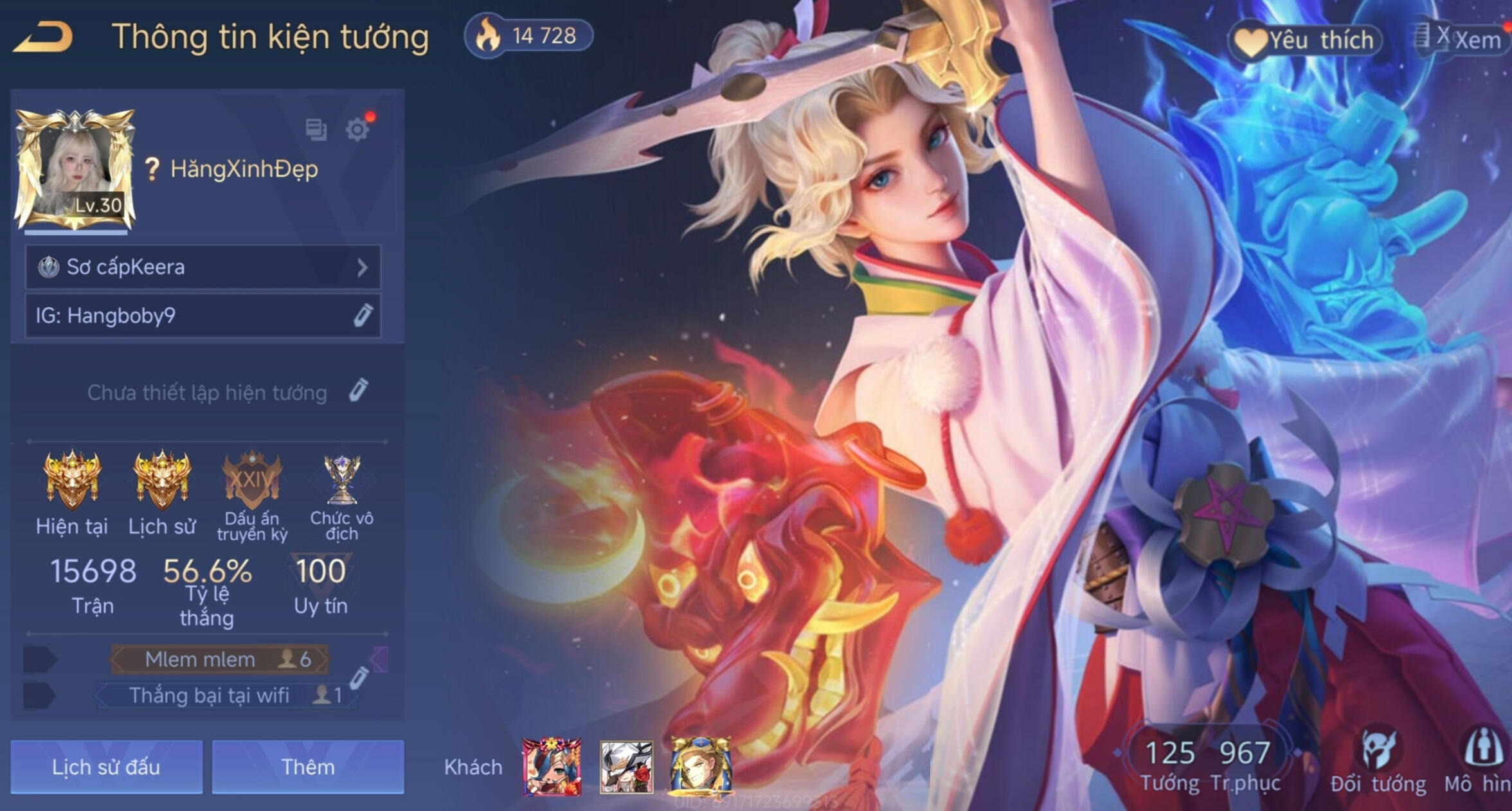Screen dimensions: 1512x811
Task: Select the Mlem mlem team tag
Action: pyautogui.click(x=219, y=659)
